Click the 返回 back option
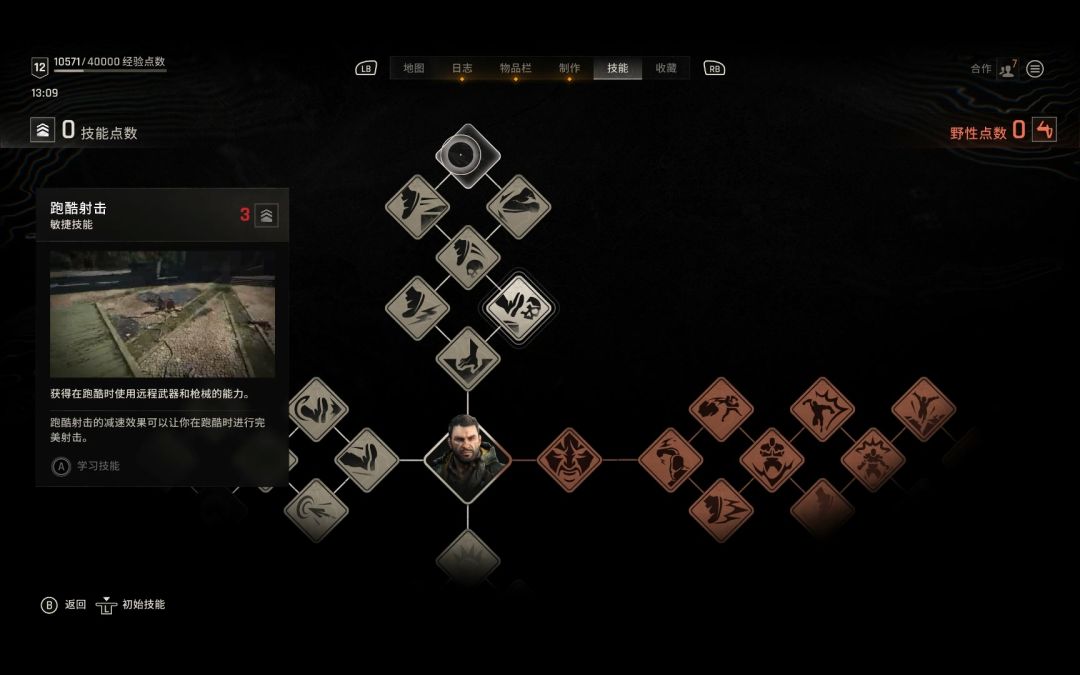The image size is (1080, 675). [x=64, y=605]
